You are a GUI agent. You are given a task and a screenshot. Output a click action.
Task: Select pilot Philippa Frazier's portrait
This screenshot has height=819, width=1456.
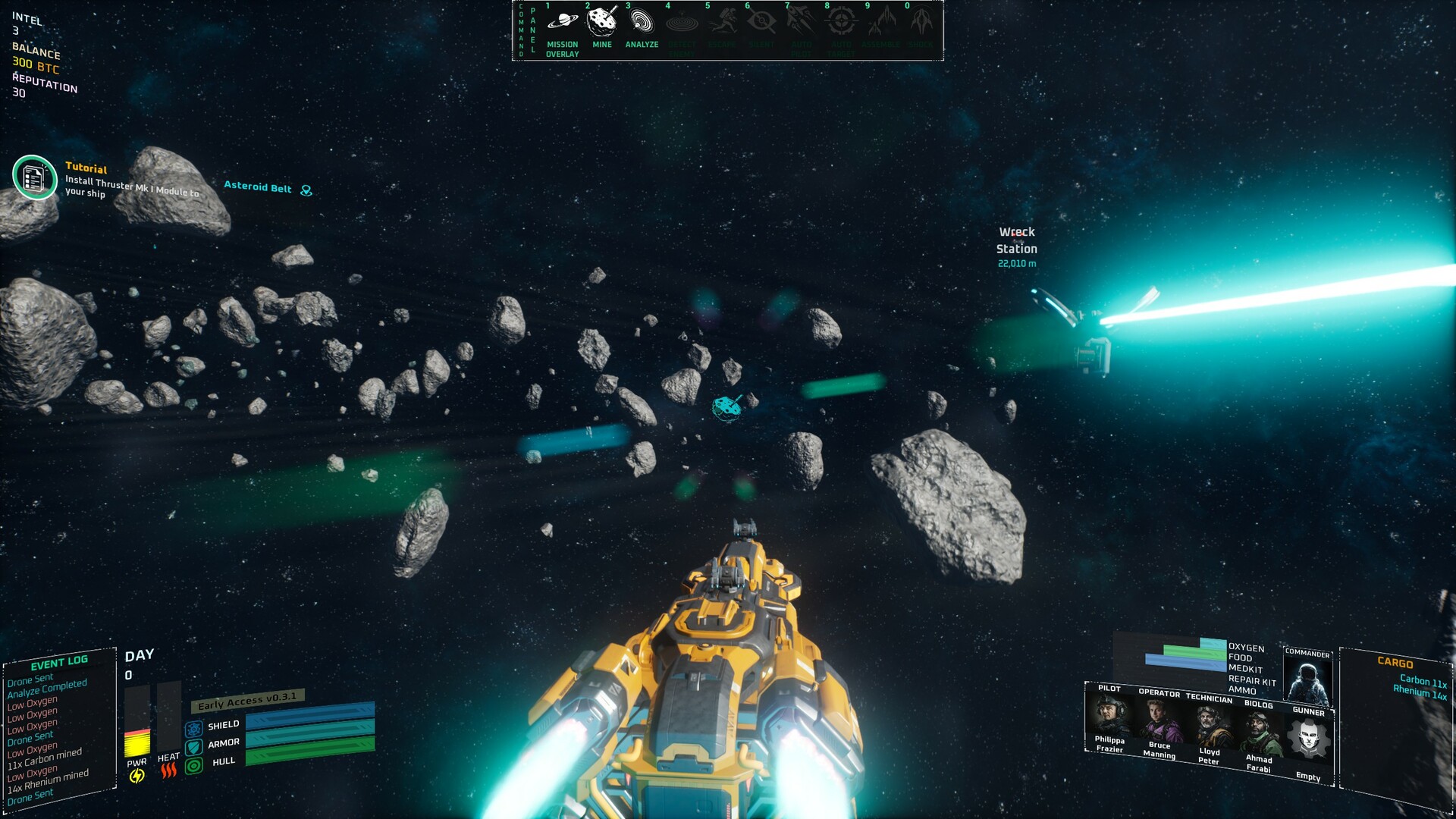[1109, 715]
